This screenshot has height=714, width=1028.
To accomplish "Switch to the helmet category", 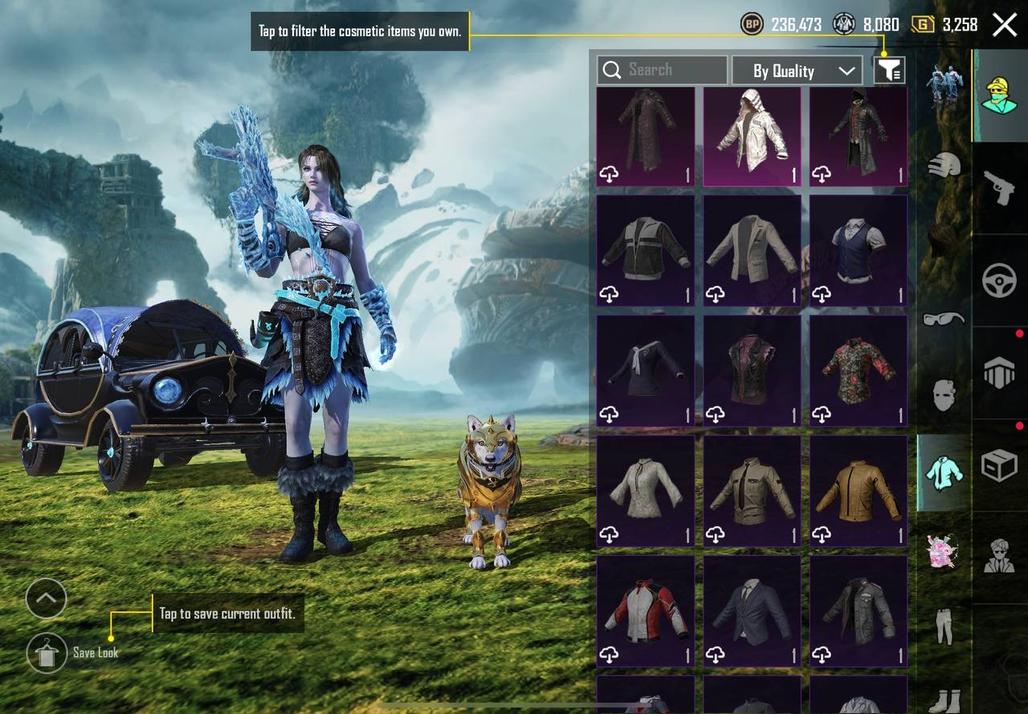I will click(x=942, y=165).
